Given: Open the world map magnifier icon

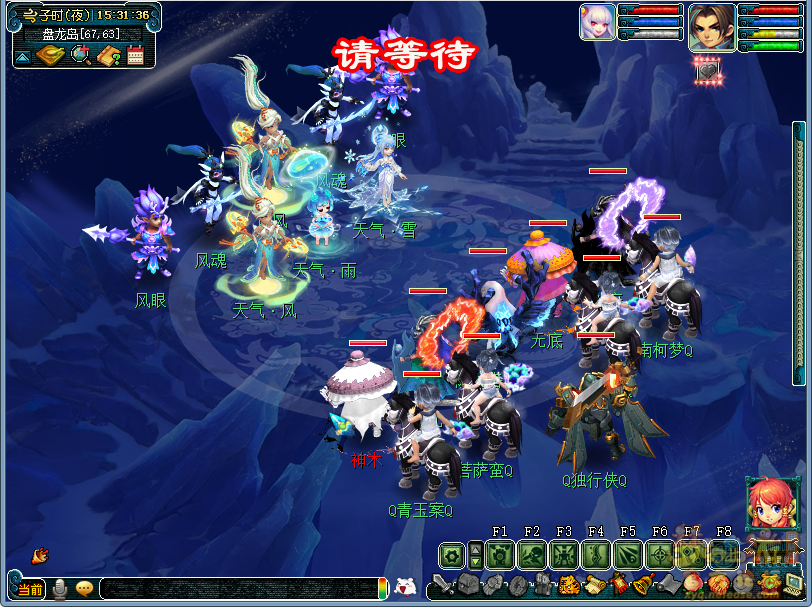Looking at the screenshot, I should [x=80, y=56].
